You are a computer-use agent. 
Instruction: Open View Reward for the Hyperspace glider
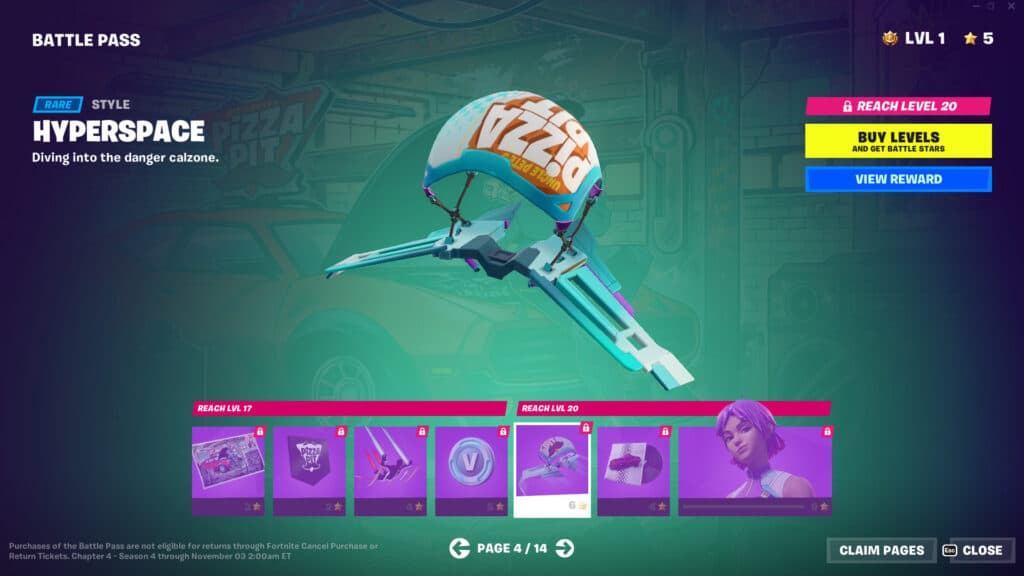pyautogui.click(x=898, y=179)
